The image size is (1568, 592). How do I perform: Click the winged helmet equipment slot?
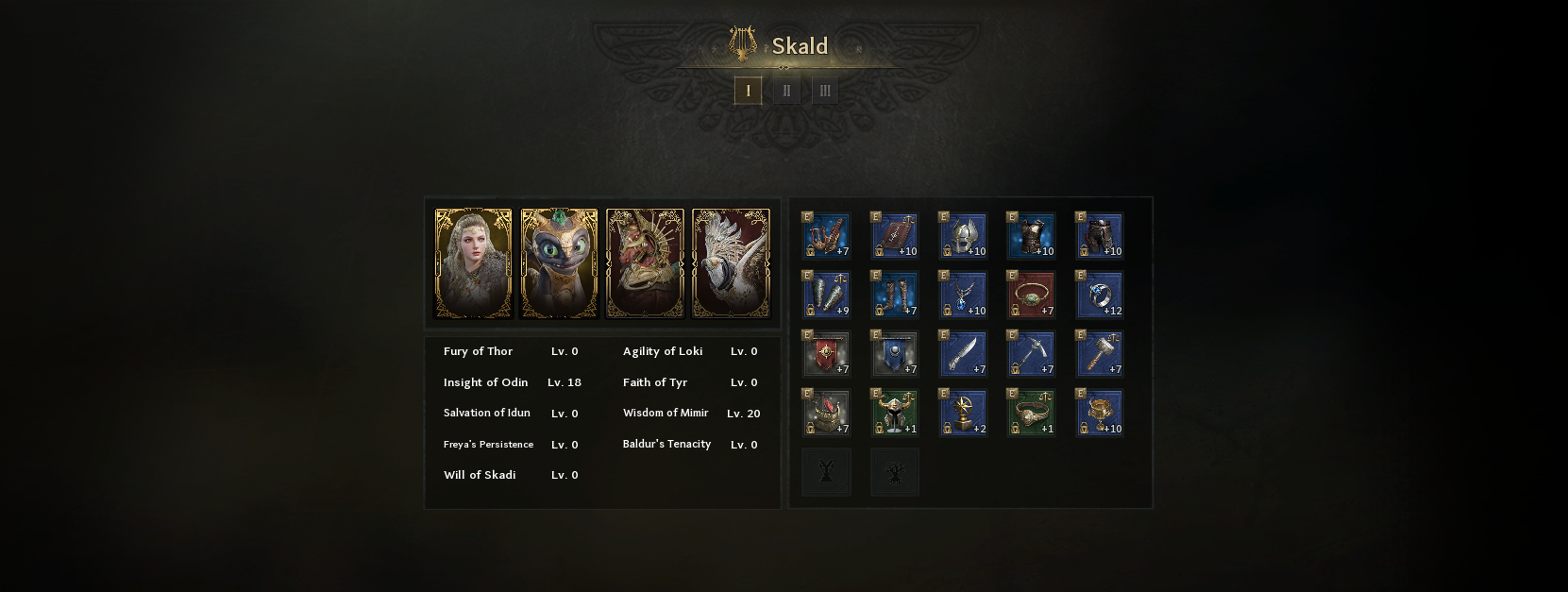[x=963, y=236]
